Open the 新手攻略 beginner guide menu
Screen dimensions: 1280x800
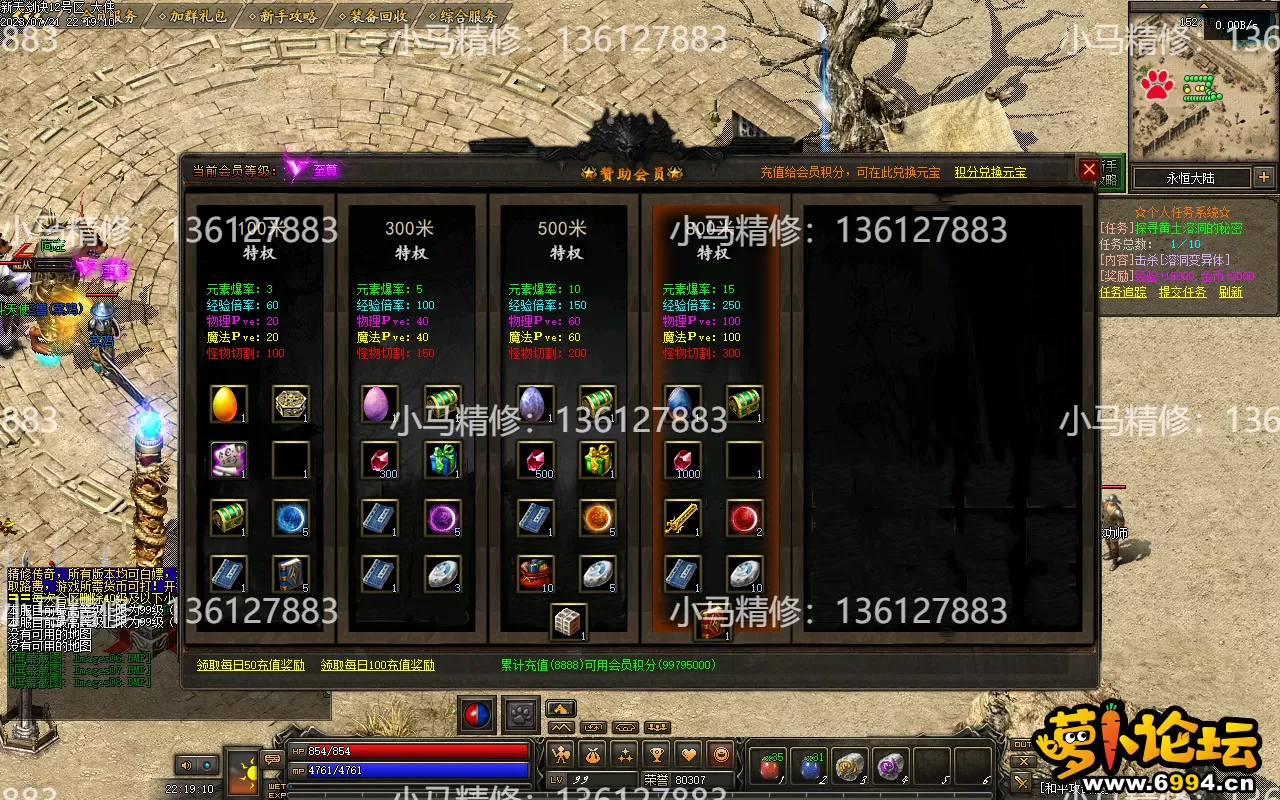[288, 16]
